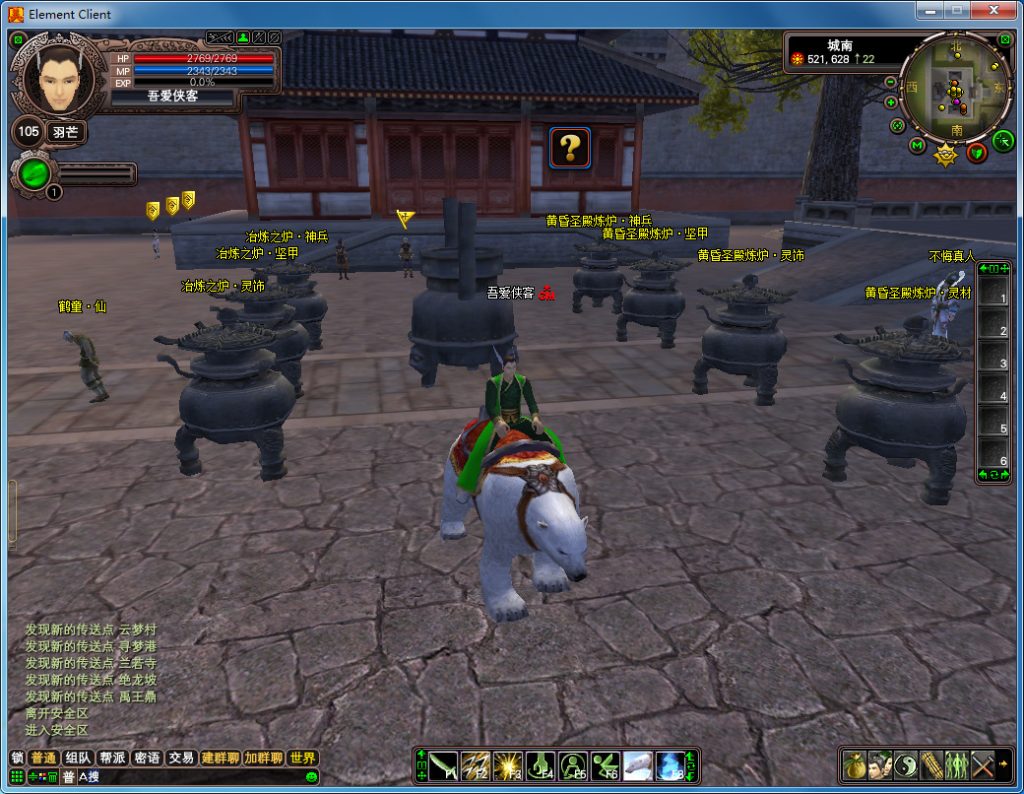
Task: Zoom out the minimap with minus button
Action: (x=890, y=82)
